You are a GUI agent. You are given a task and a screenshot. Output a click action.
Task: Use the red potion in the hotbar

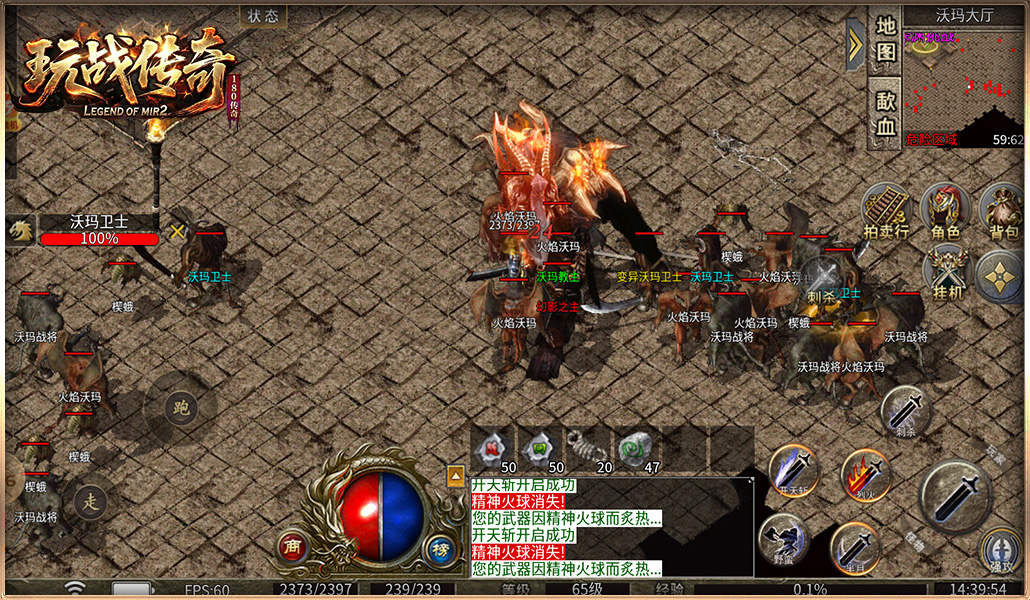coord(493,448)
